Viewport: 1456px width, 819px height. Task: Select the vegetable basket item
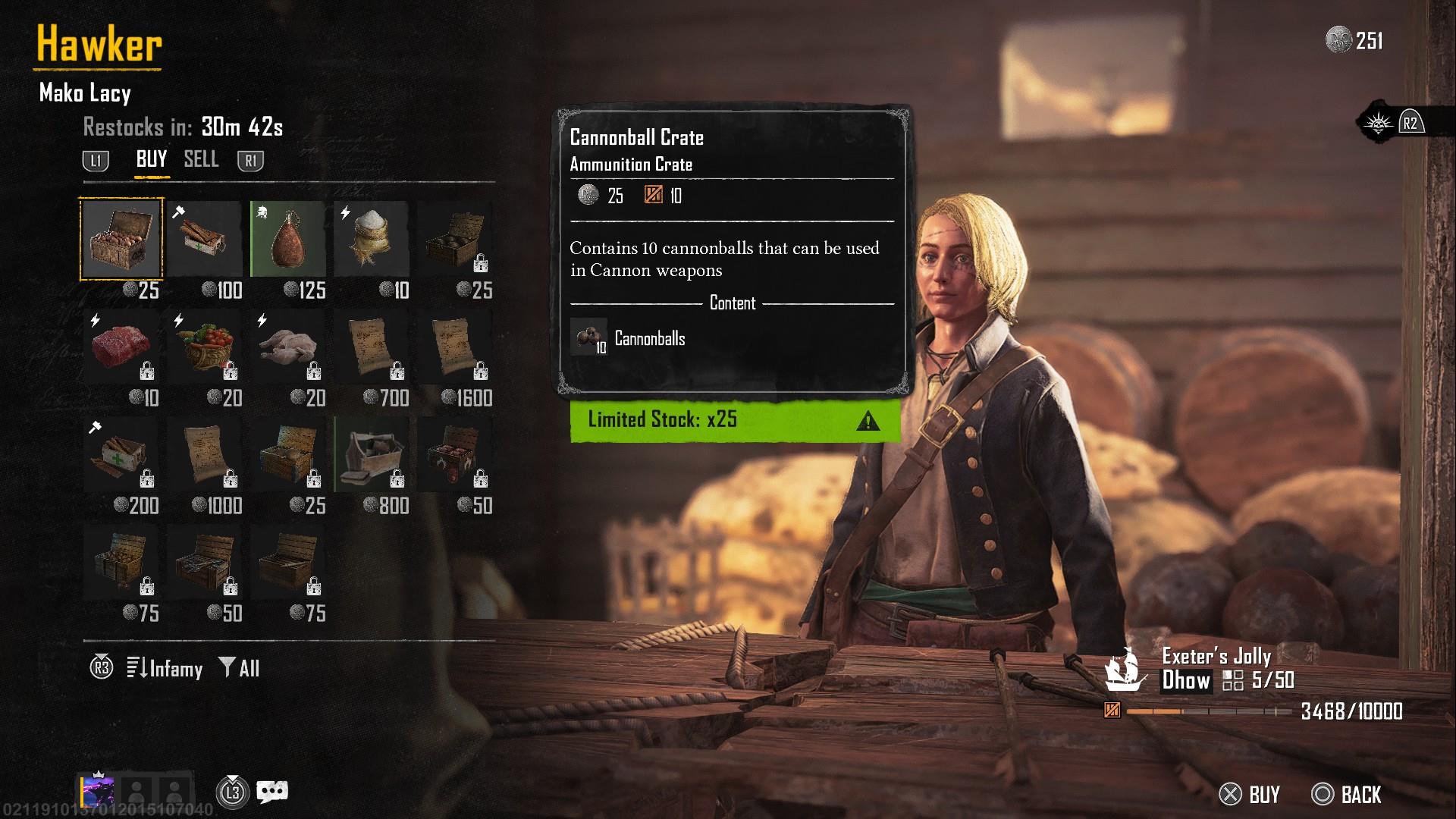205,347
